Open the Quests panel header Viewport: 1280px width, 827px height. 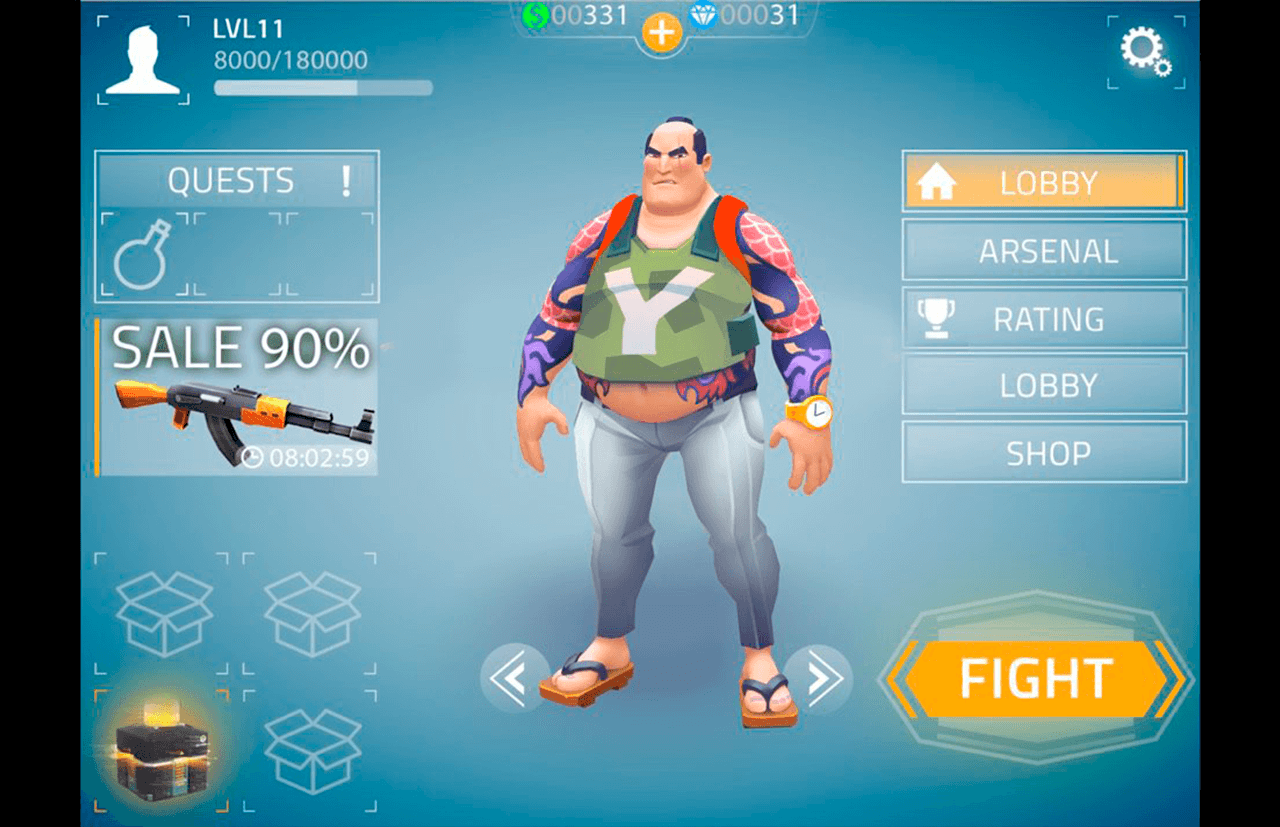pyautogui.click(x=237, y=181)
